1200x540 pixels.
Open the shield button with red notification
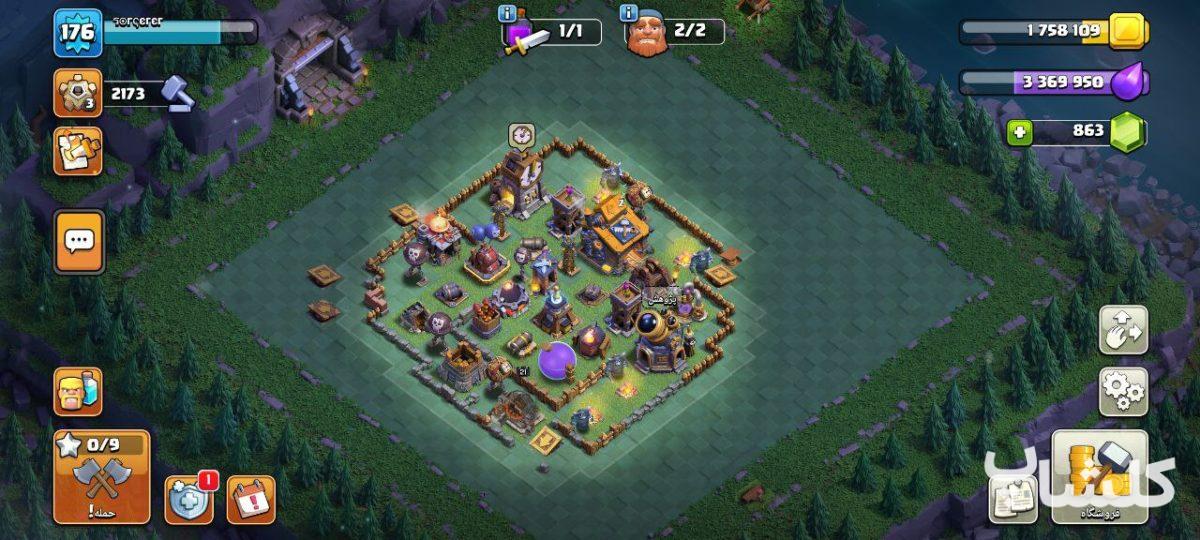pos(188,499)
